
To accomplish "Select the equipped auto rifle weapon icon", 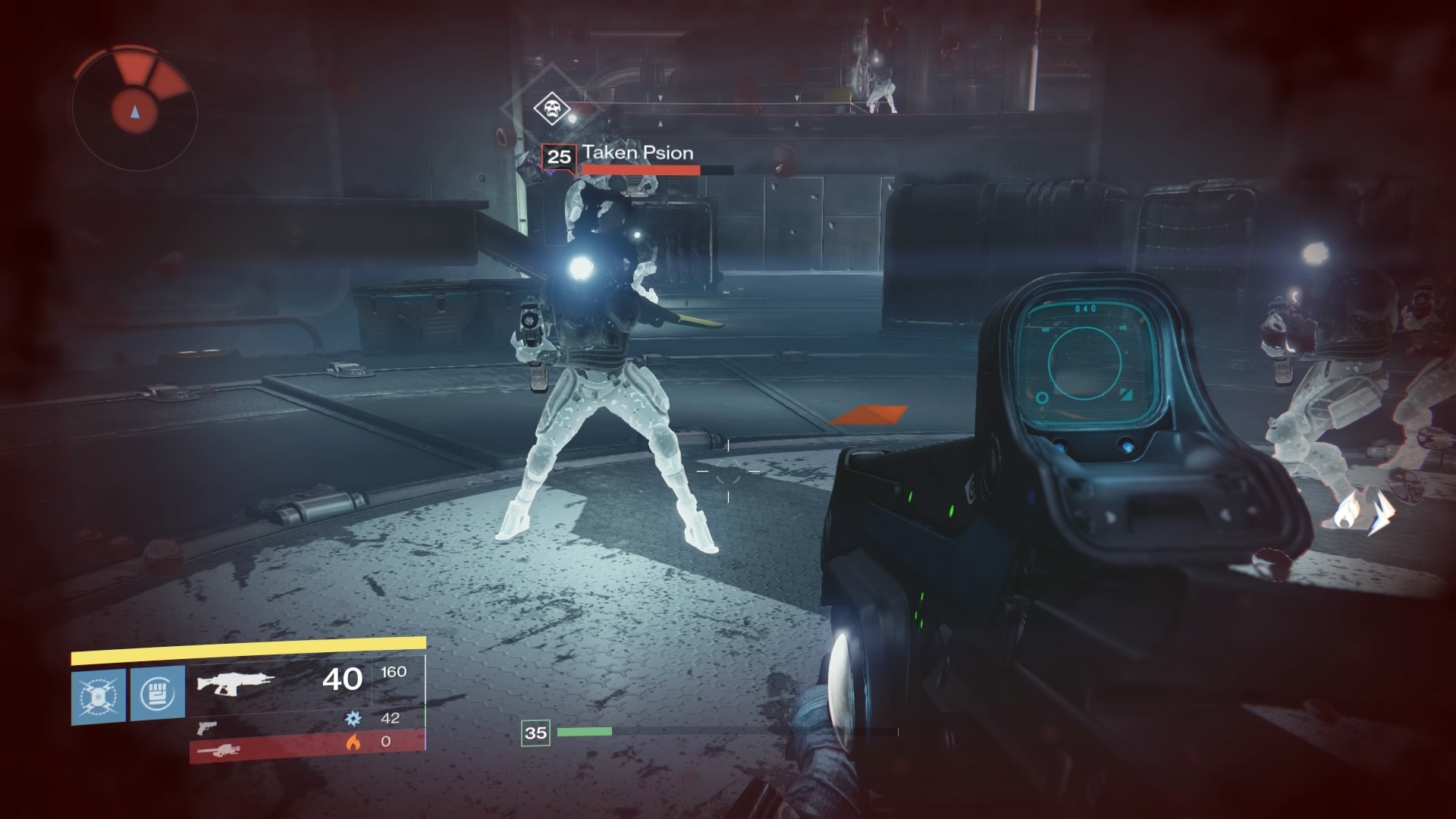I will pos(234,681).
